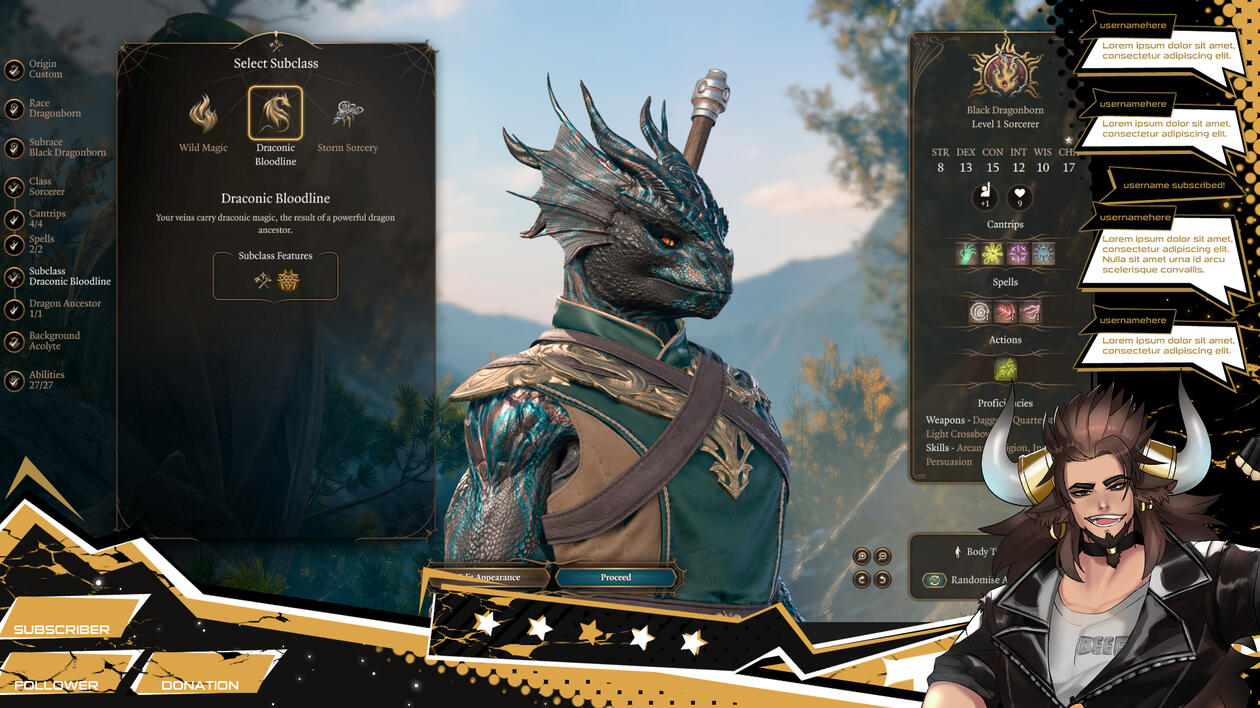Image resolution: width=1260 pixels, height=708 pixels.
Task: Click the camera zoom-out magnifier icon
Action: (882, 557)
